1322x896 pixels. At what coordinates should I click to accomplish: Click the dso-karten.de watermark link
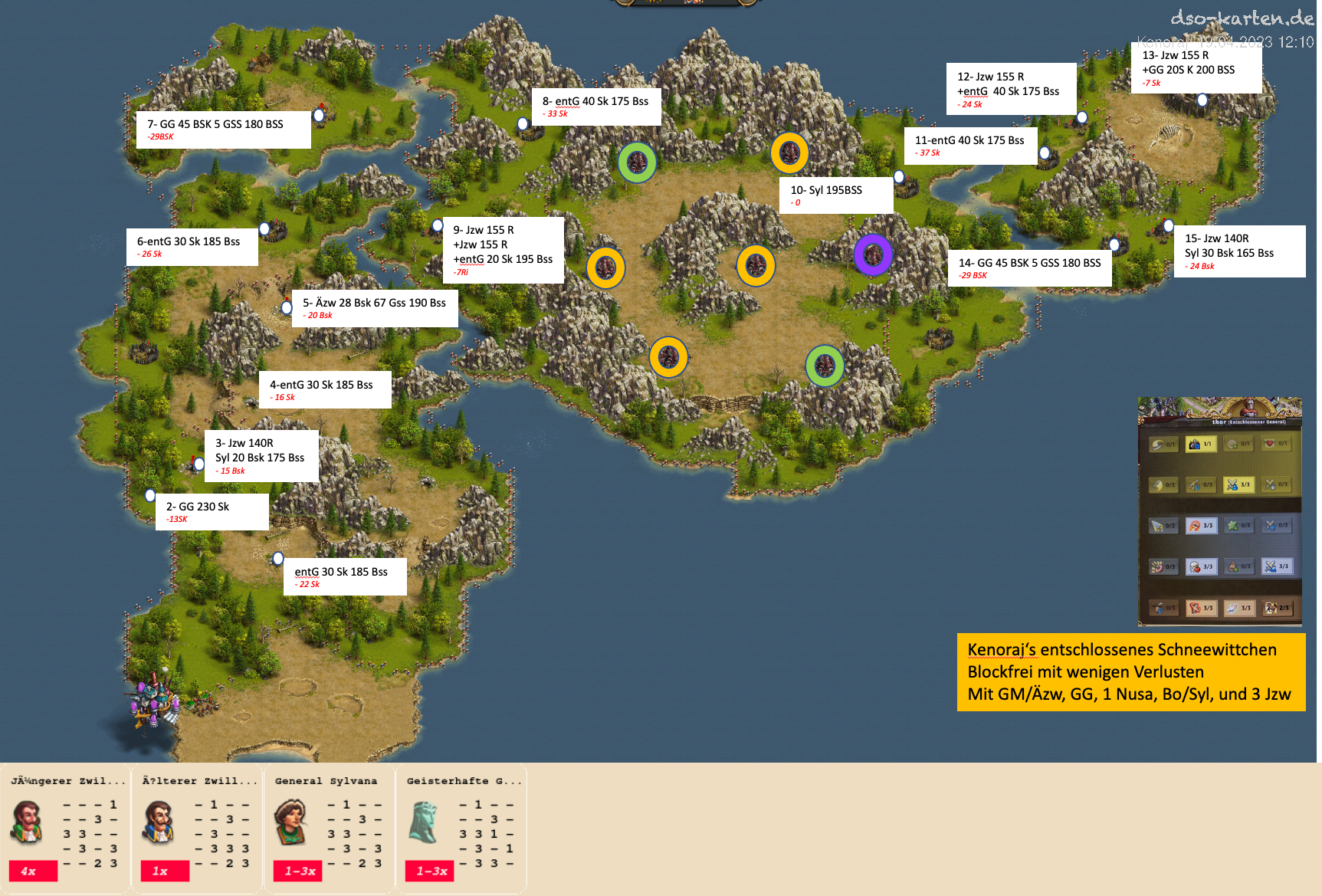(x=1242, y=18)
